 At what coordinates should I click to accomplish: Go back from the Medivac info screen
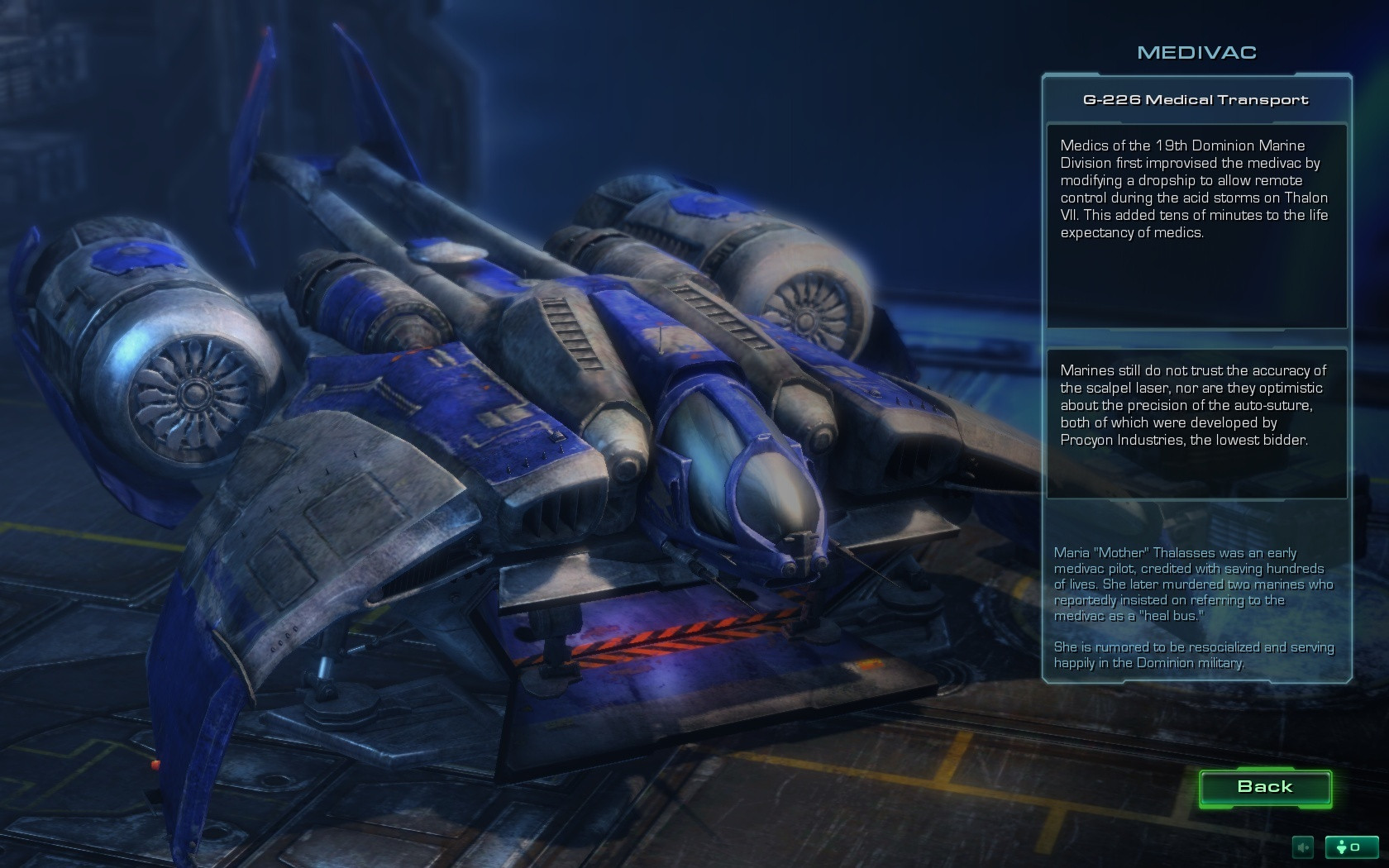coord(1265,787)
